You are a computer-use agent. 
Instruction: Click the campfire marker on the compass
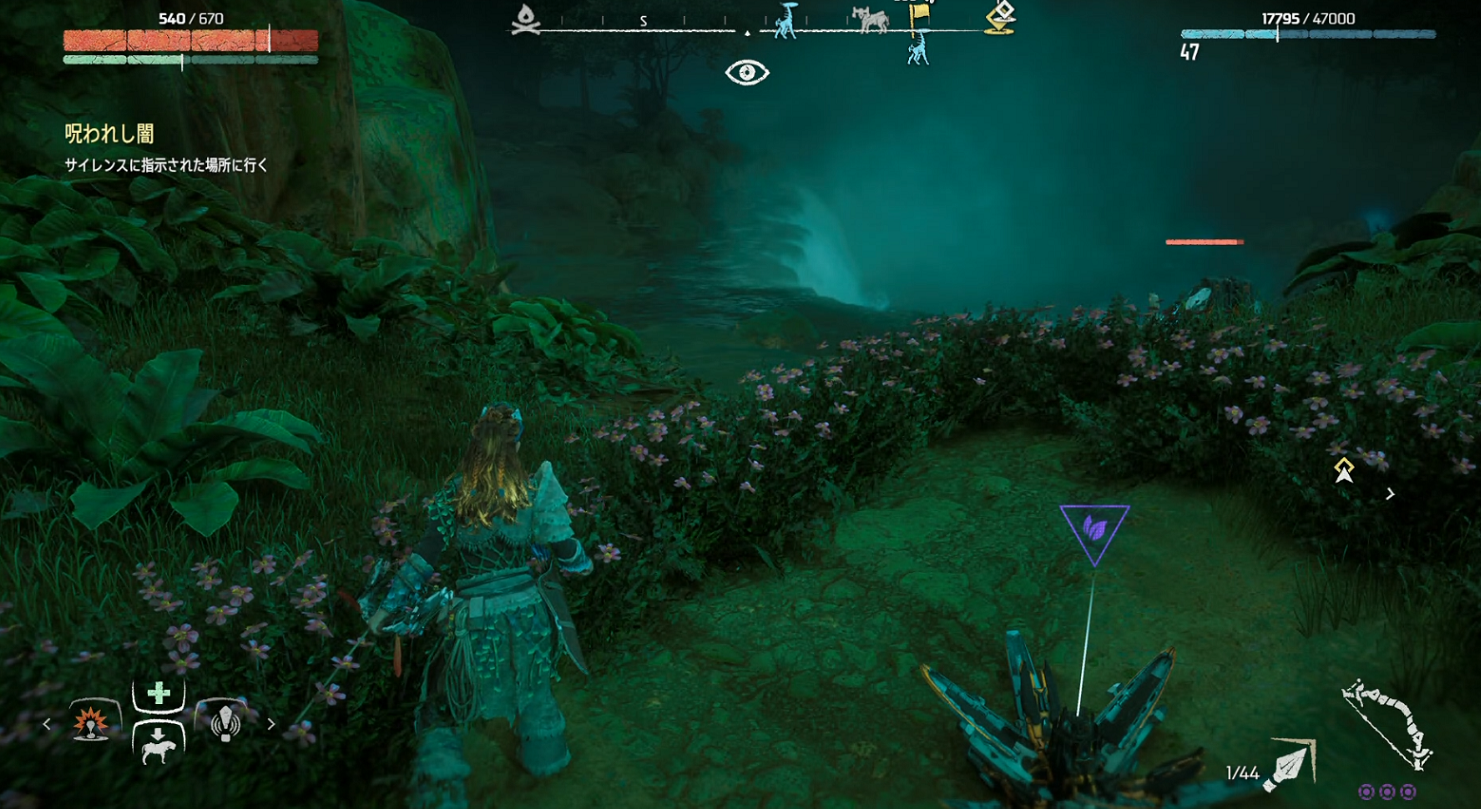pos(525,19)
